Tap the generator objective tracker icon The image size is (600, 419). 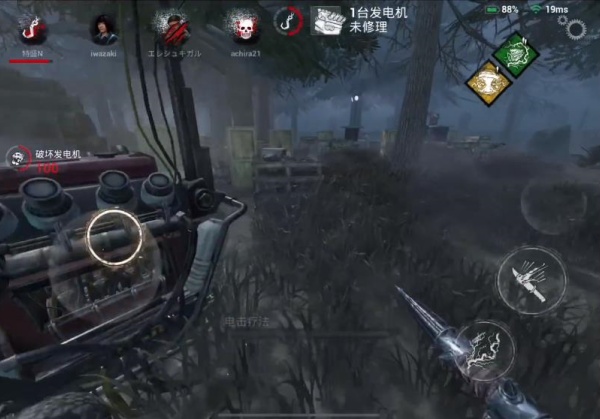click(x=327, y=21)
